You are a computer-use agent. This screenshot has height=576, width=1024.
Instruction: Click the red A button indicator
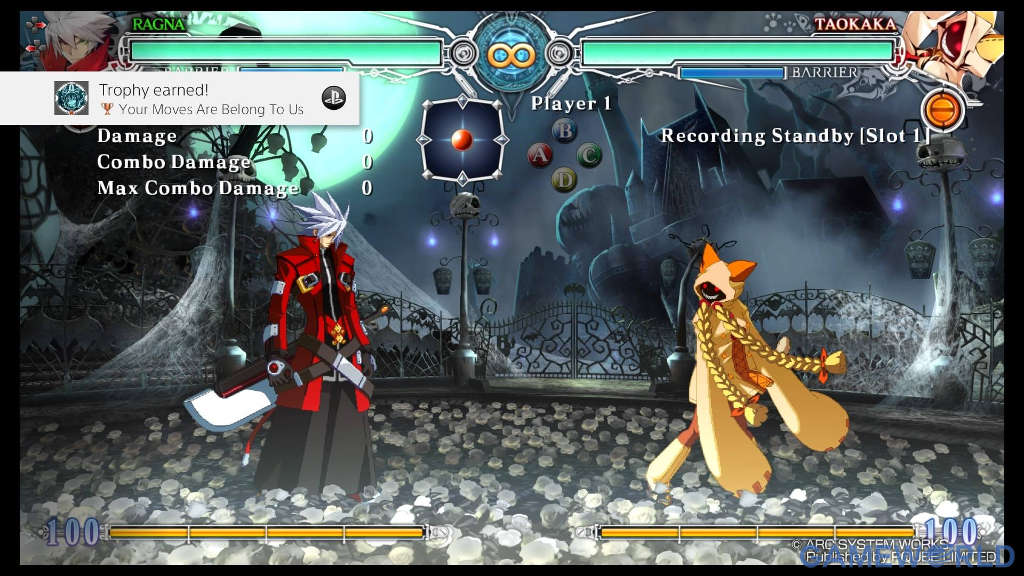(x=540, y=155)
